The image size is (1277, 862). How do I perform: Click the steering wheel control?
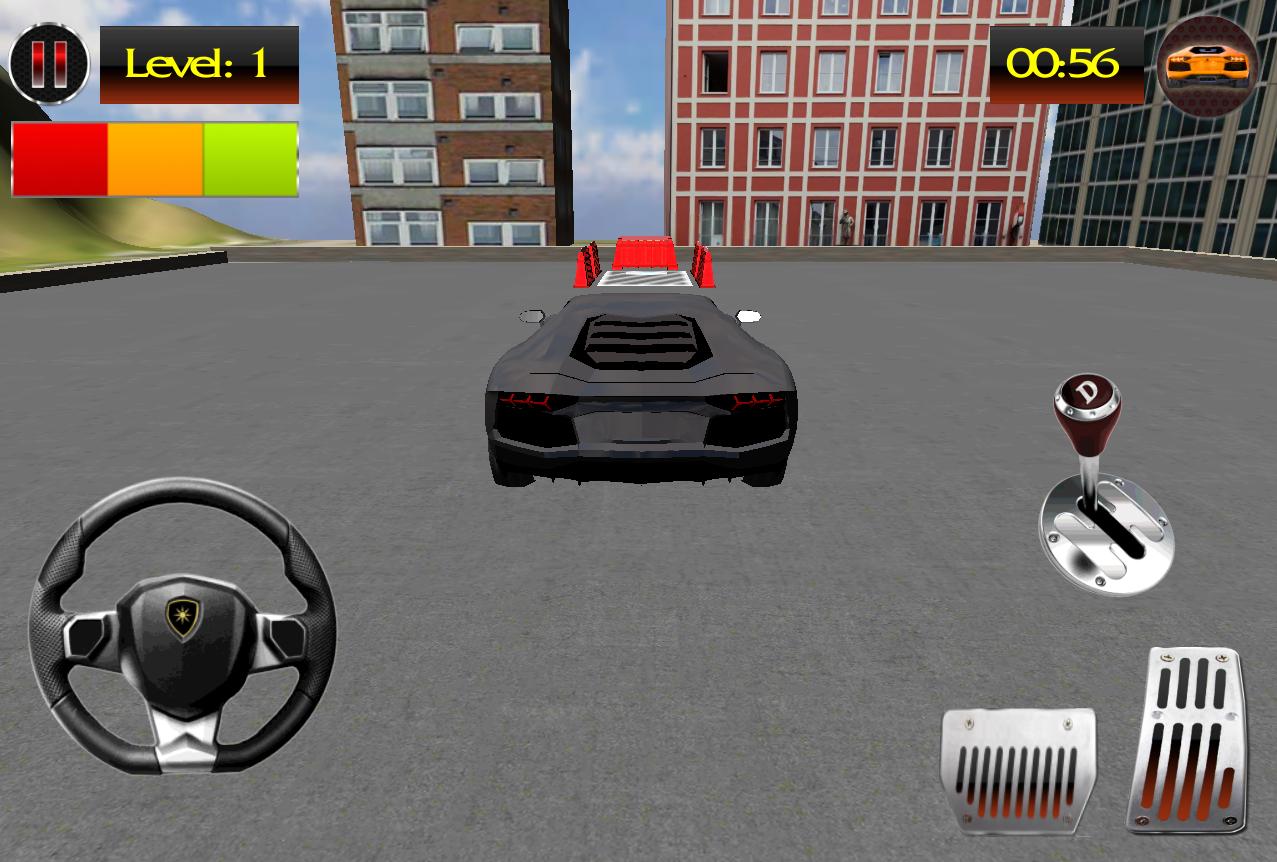click(x=182, y=626)
